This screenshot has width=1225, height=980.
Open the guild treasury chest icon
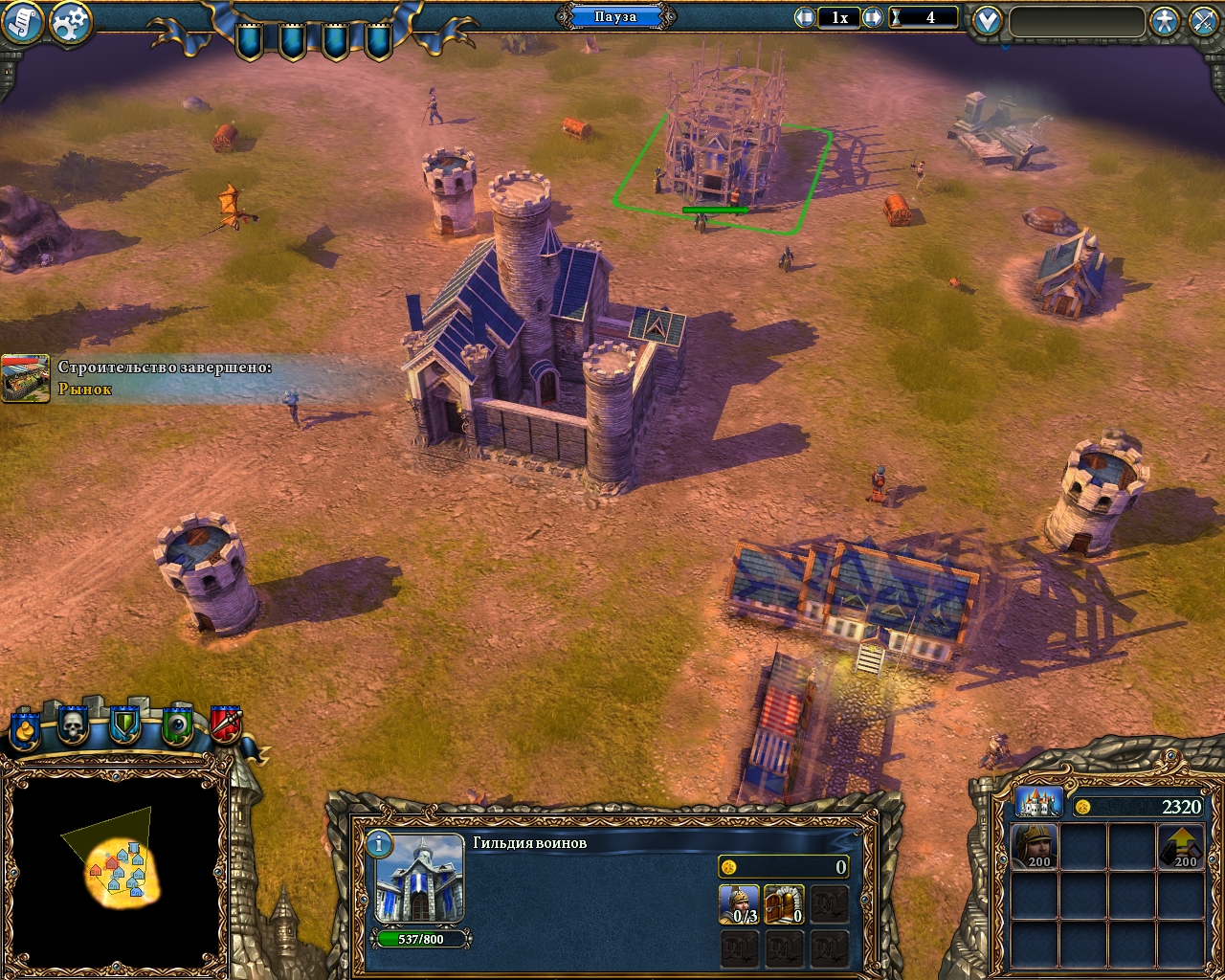(x=785, y=903)
